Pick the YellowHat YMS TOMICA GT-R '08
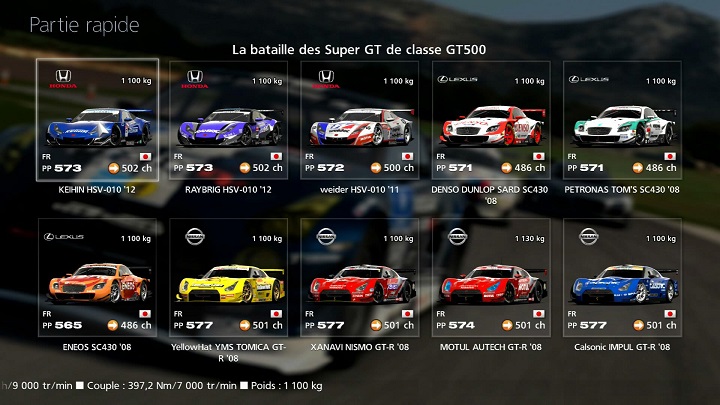This screenshot has width=720, height=405. (228, 278)
